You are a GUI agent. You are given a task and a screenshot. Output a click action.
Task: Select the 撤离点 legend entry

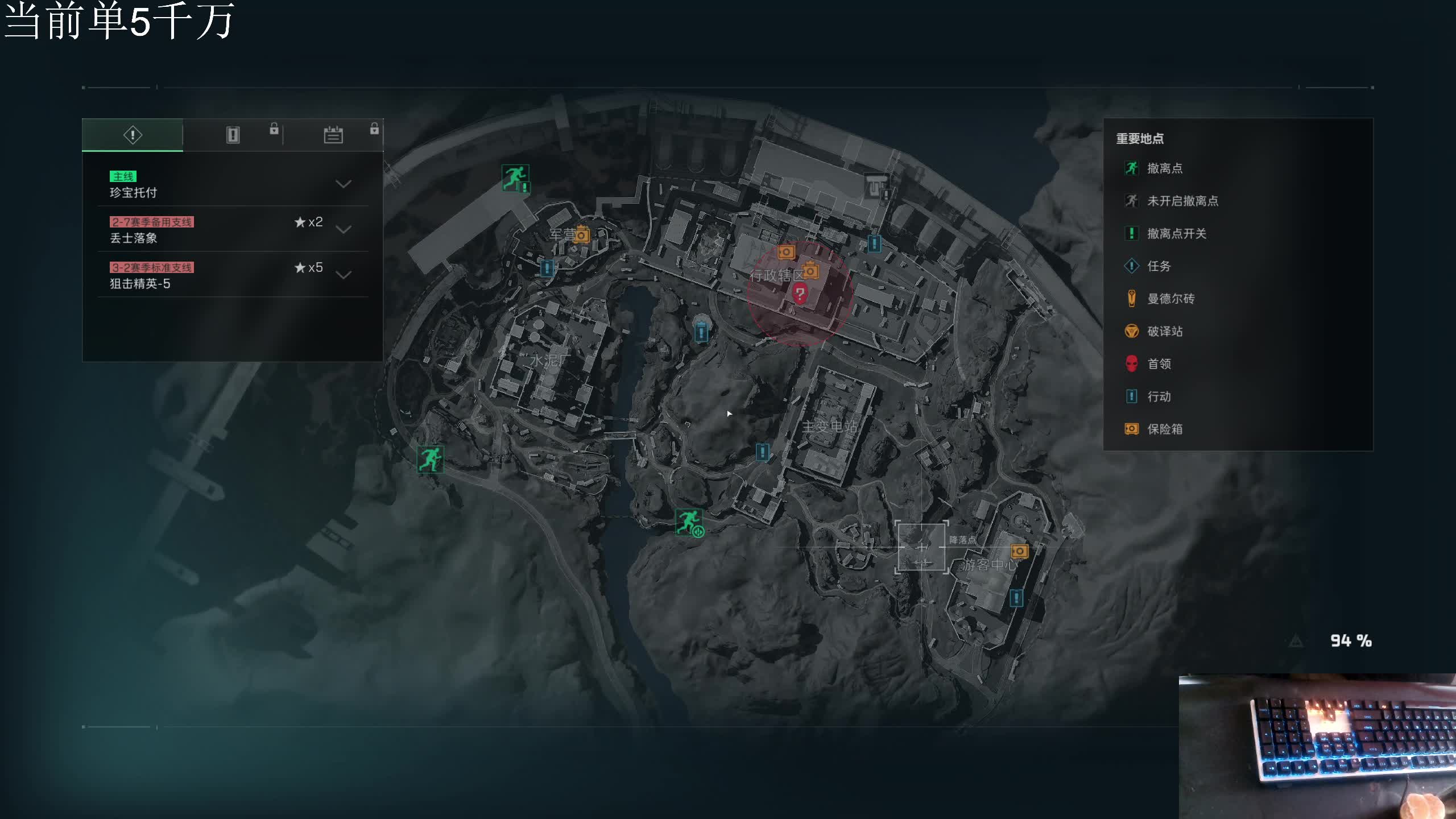click(1164, 168)
